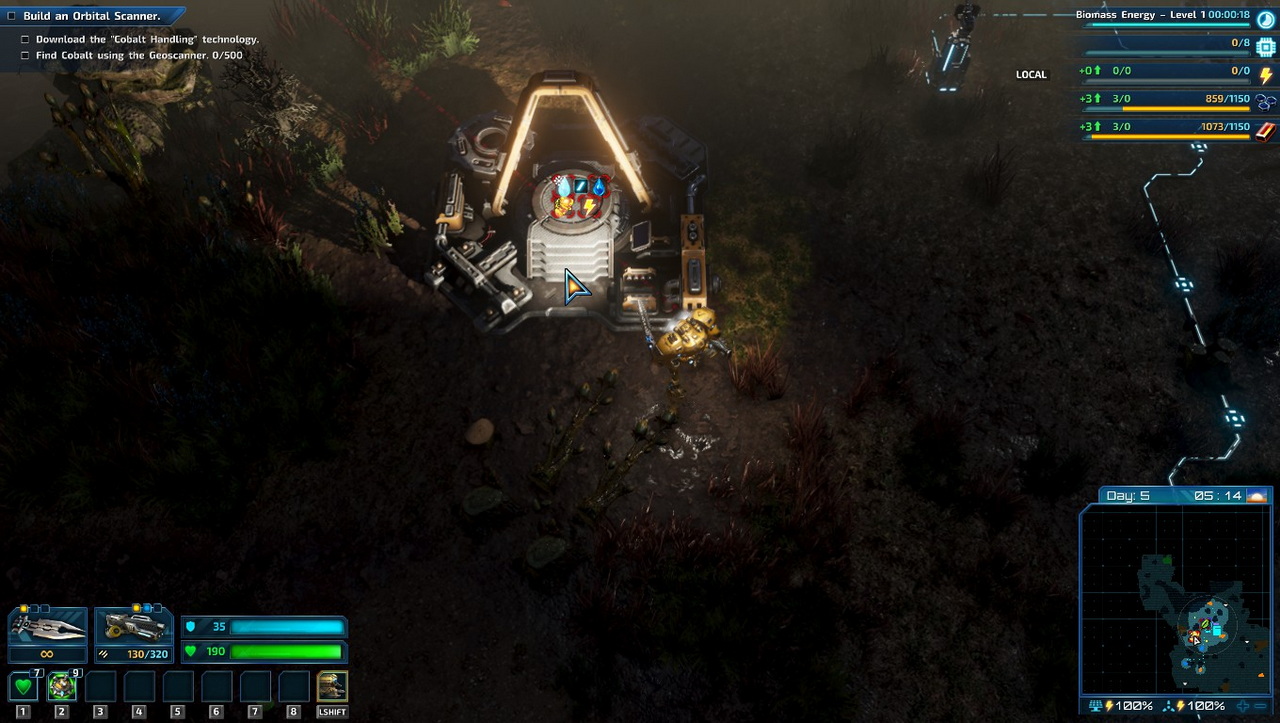The image size is (1280, 723).
Task: Select the blade melee weapon slot
Action: [47, 626]
